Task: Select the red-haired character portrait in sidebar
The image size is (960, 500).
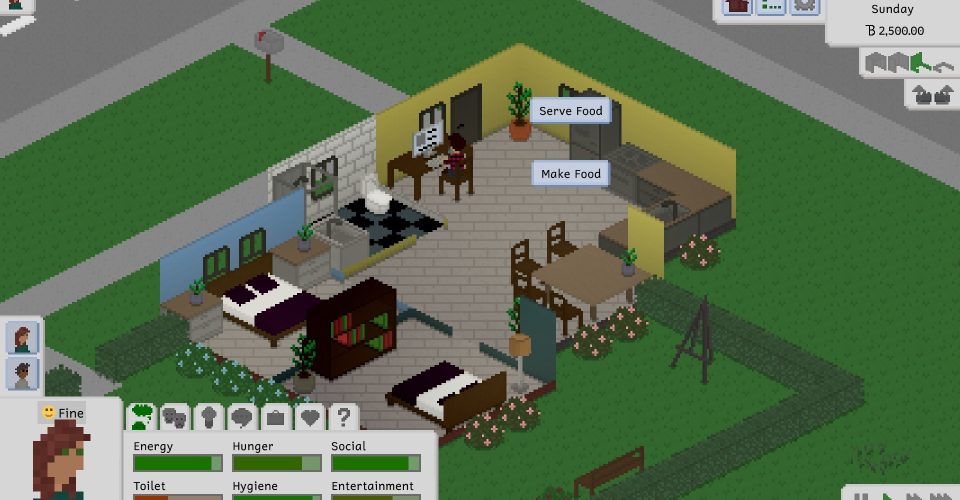Action: pyautogui.click(x=22, y=338)
